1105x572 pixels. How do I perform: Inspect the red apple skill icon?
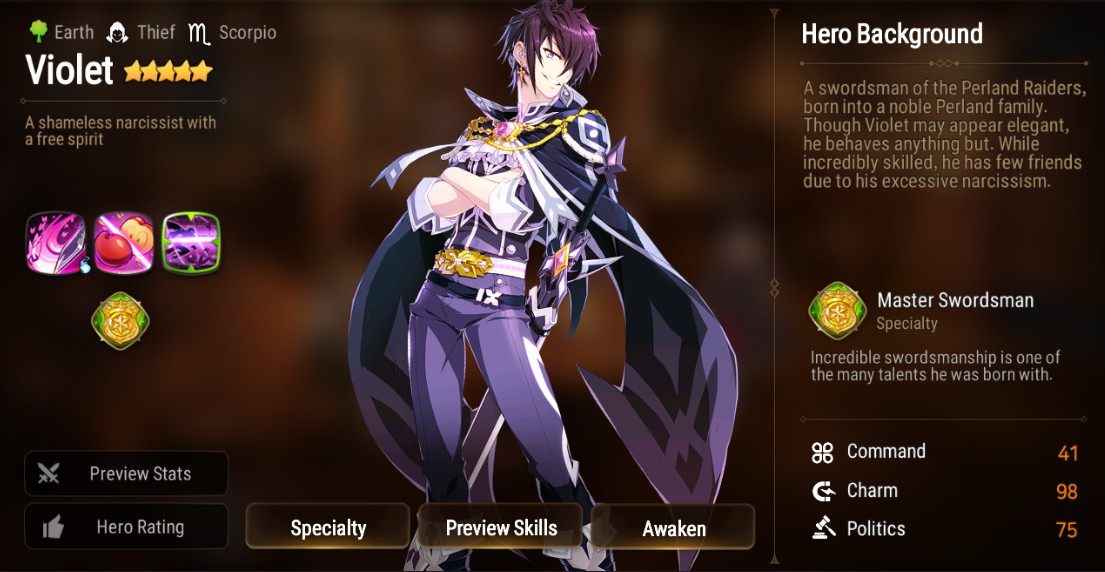coord(124,243)
